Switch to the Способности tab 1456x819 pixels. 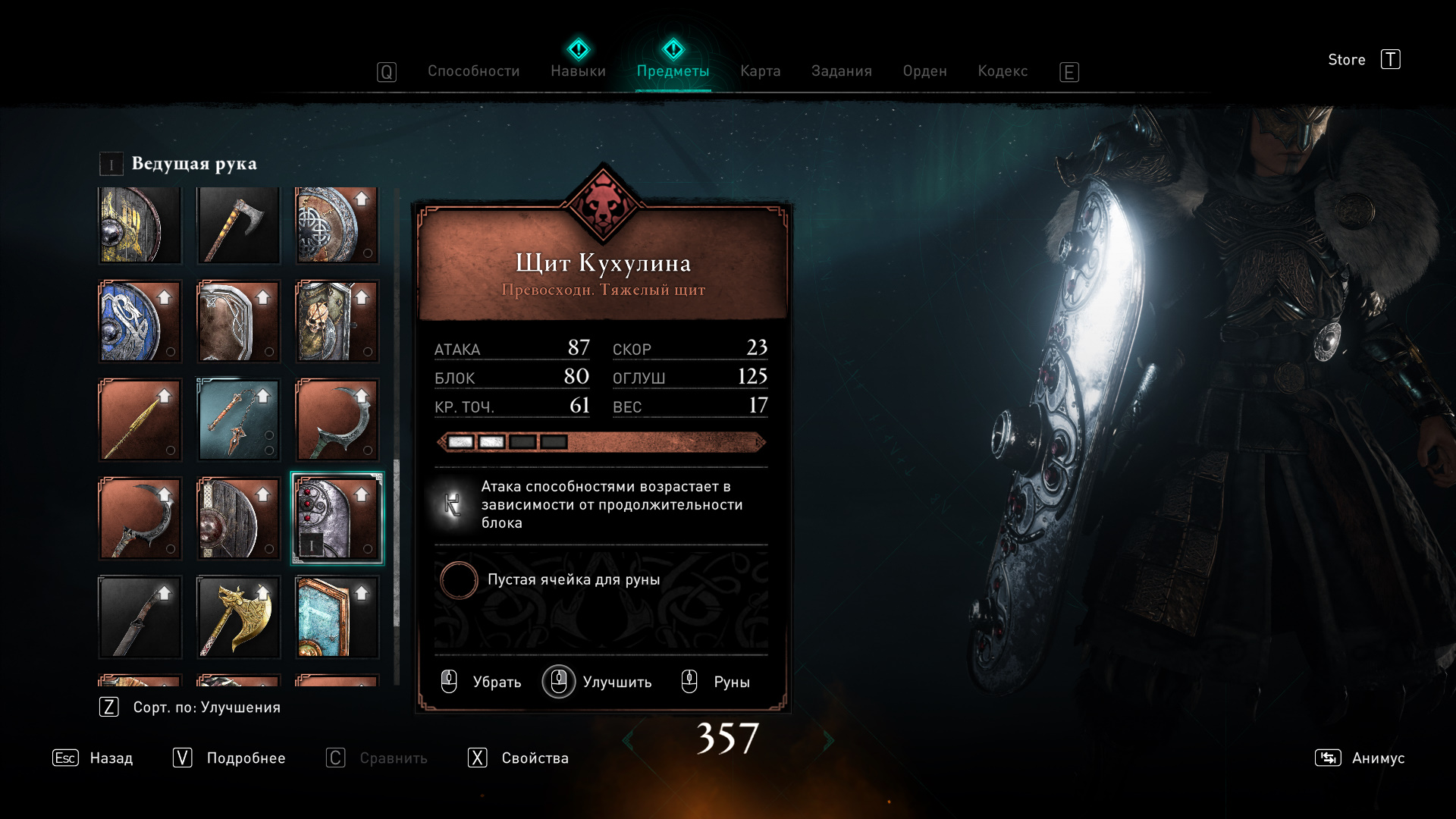pyautogui.click(x=473, y=71)
